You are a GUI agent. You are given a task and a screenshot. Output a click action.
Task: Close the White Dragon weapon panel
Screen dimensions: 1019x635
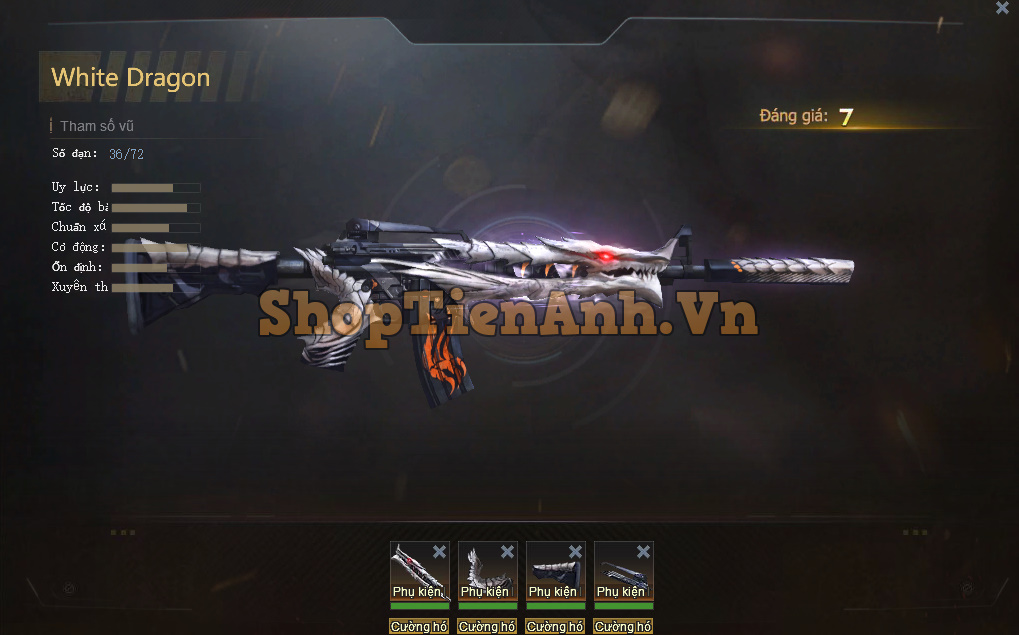pyautogui.click(x=1002, y=8)
